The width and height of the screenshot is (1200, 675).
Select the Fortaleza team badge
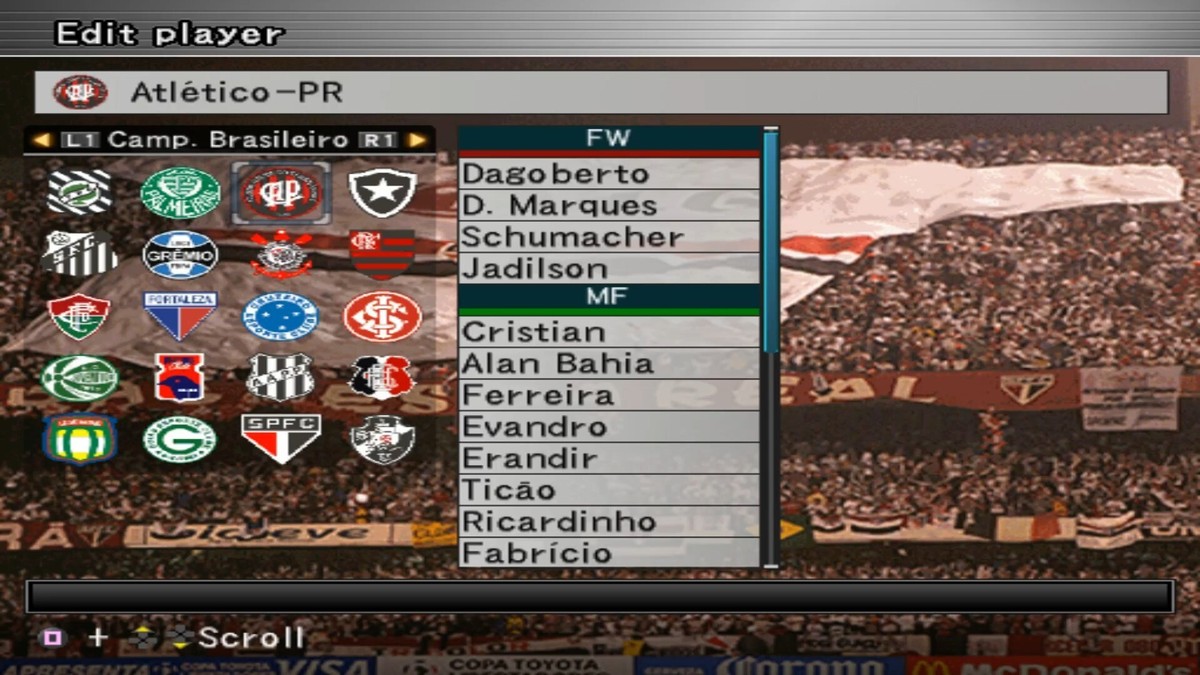click(x=180, y=316)
